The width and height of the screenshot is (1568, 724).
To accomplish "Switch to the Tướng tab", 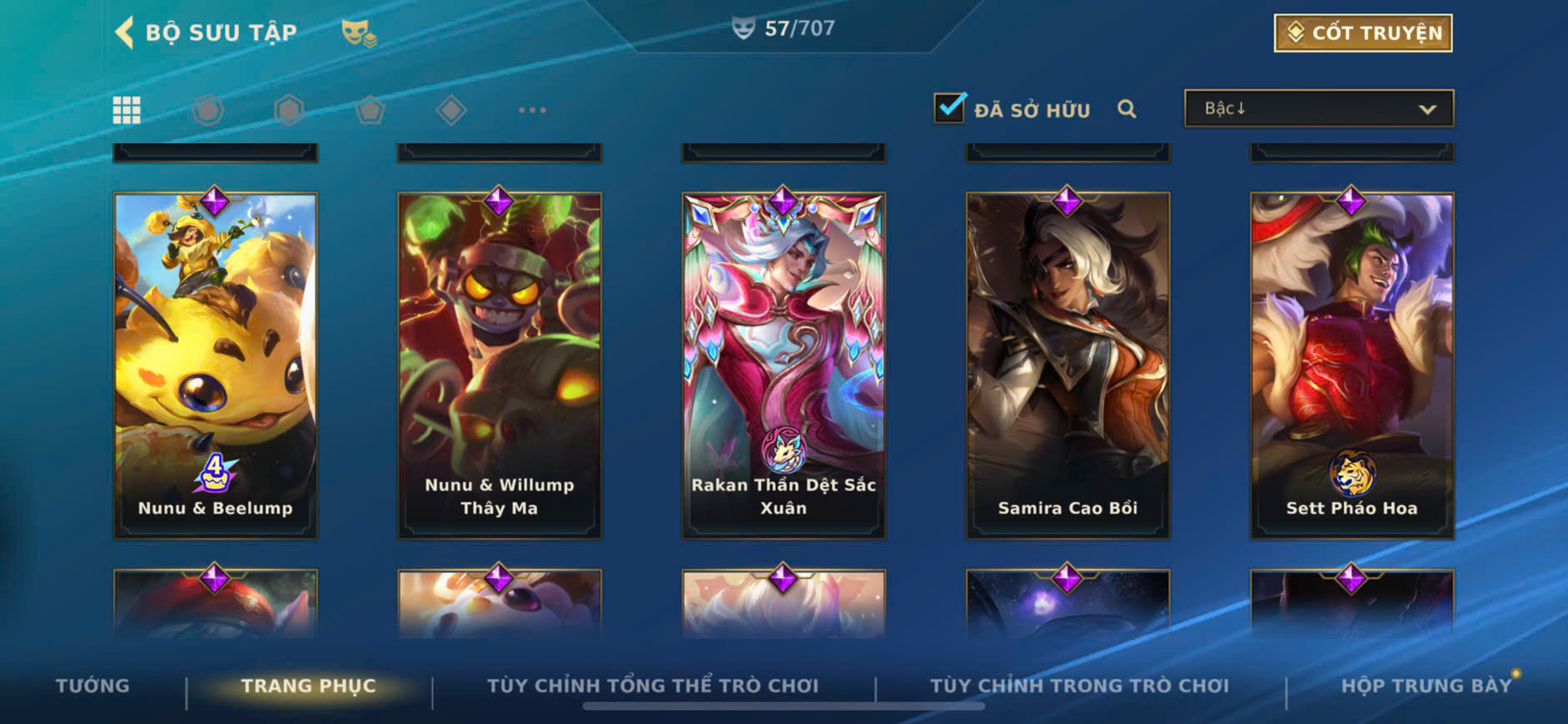I will tap(92, 686).
